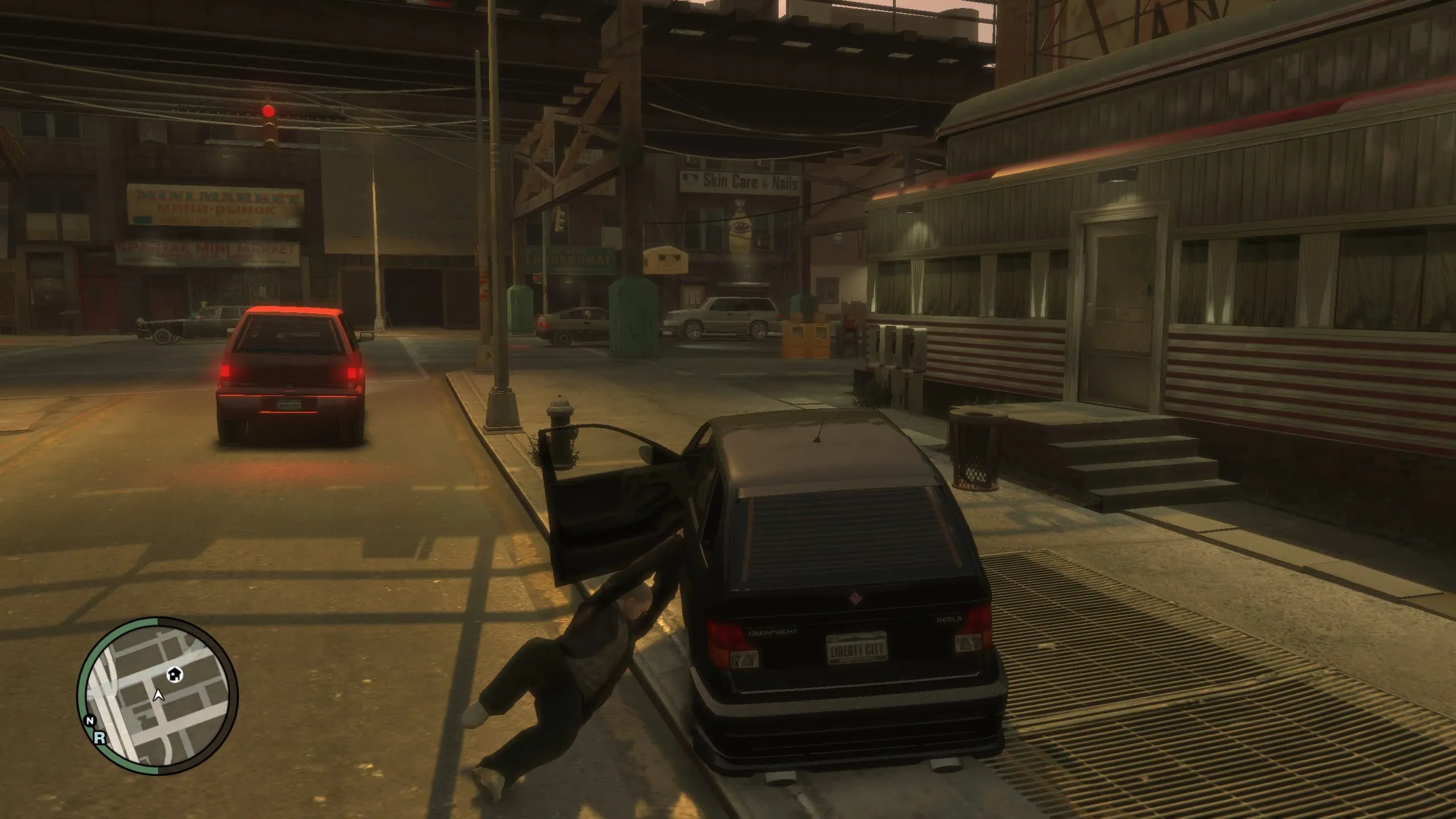Click the white player arrow on the minimap
Image resolution: width=1456 pixels, height=819 pixels.
pyautogui.click(x=159, y=694)
